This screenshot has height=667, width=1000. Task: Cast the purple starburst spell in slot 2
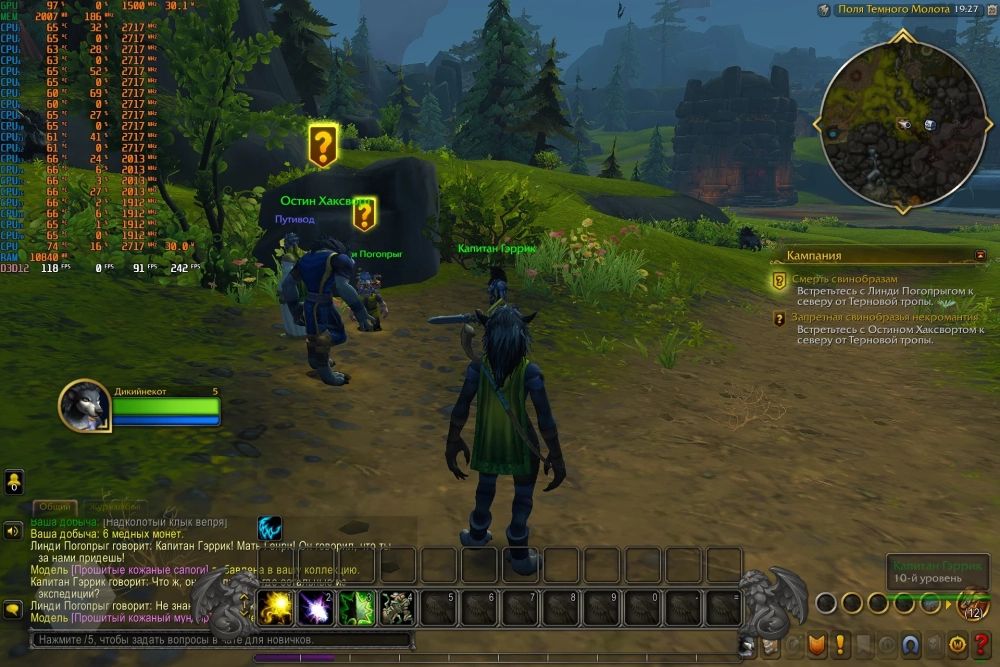pyautogui.click(x=317, y=607)
